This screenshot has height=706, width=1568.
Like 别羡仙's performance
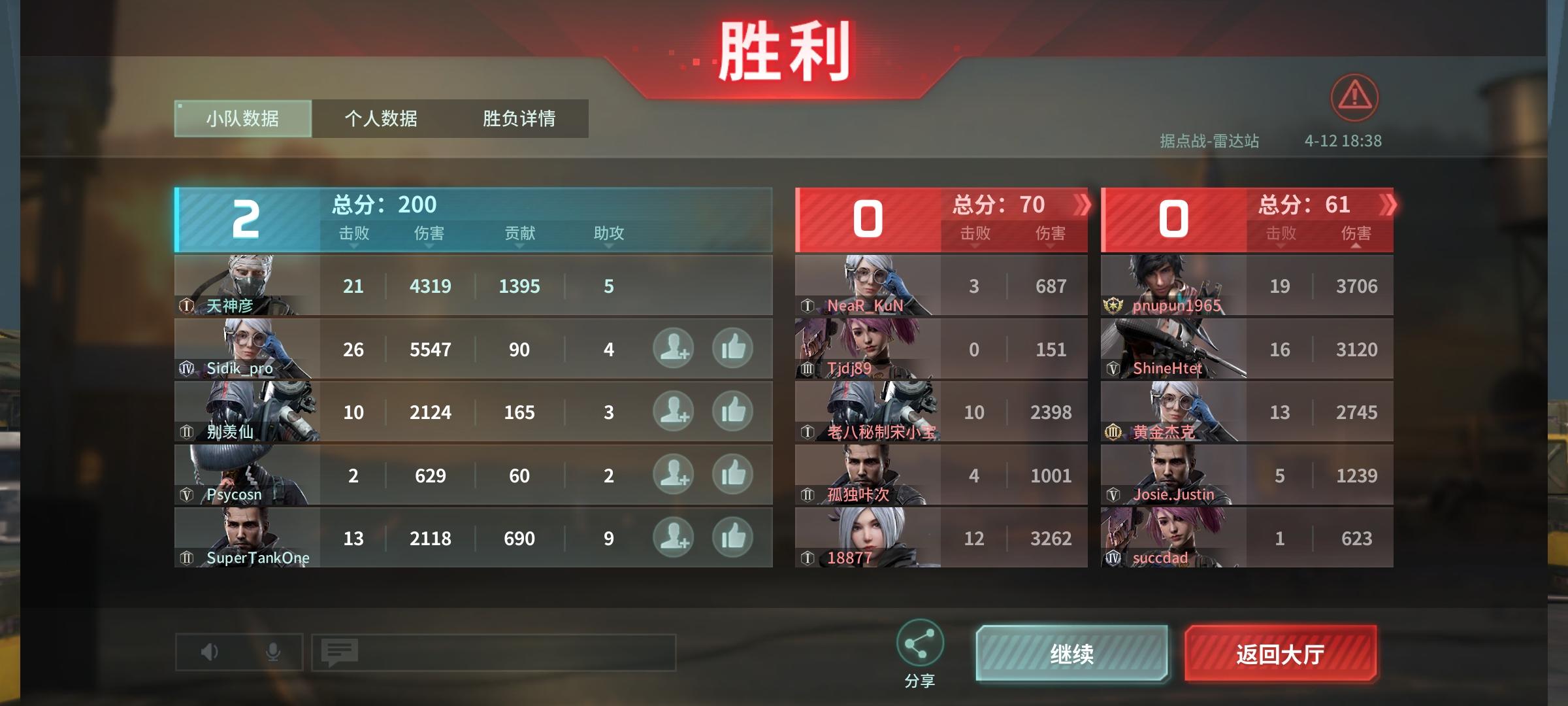pos(734,412)
